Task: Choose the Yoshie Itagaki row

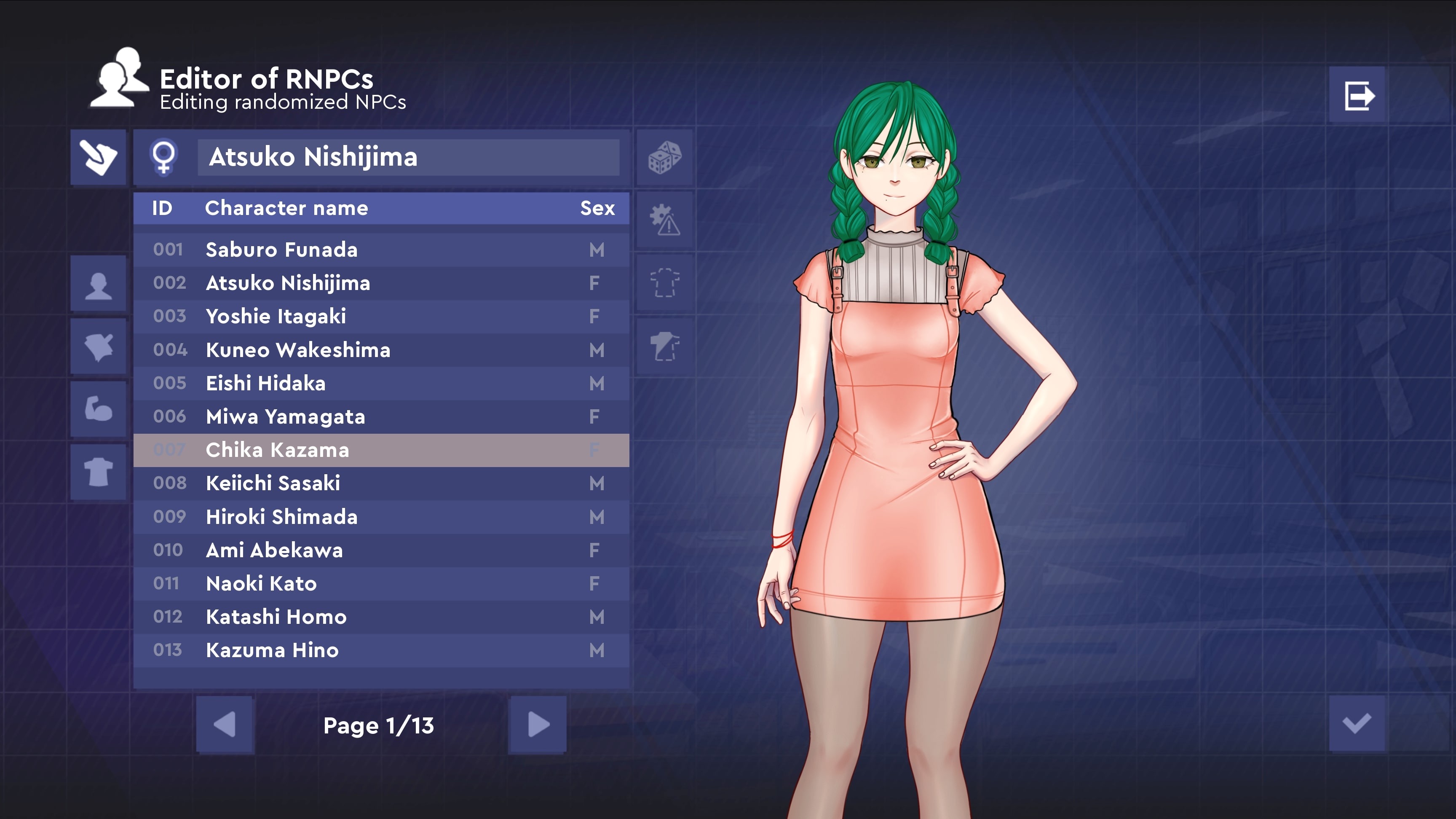Action: coord(381,316)
